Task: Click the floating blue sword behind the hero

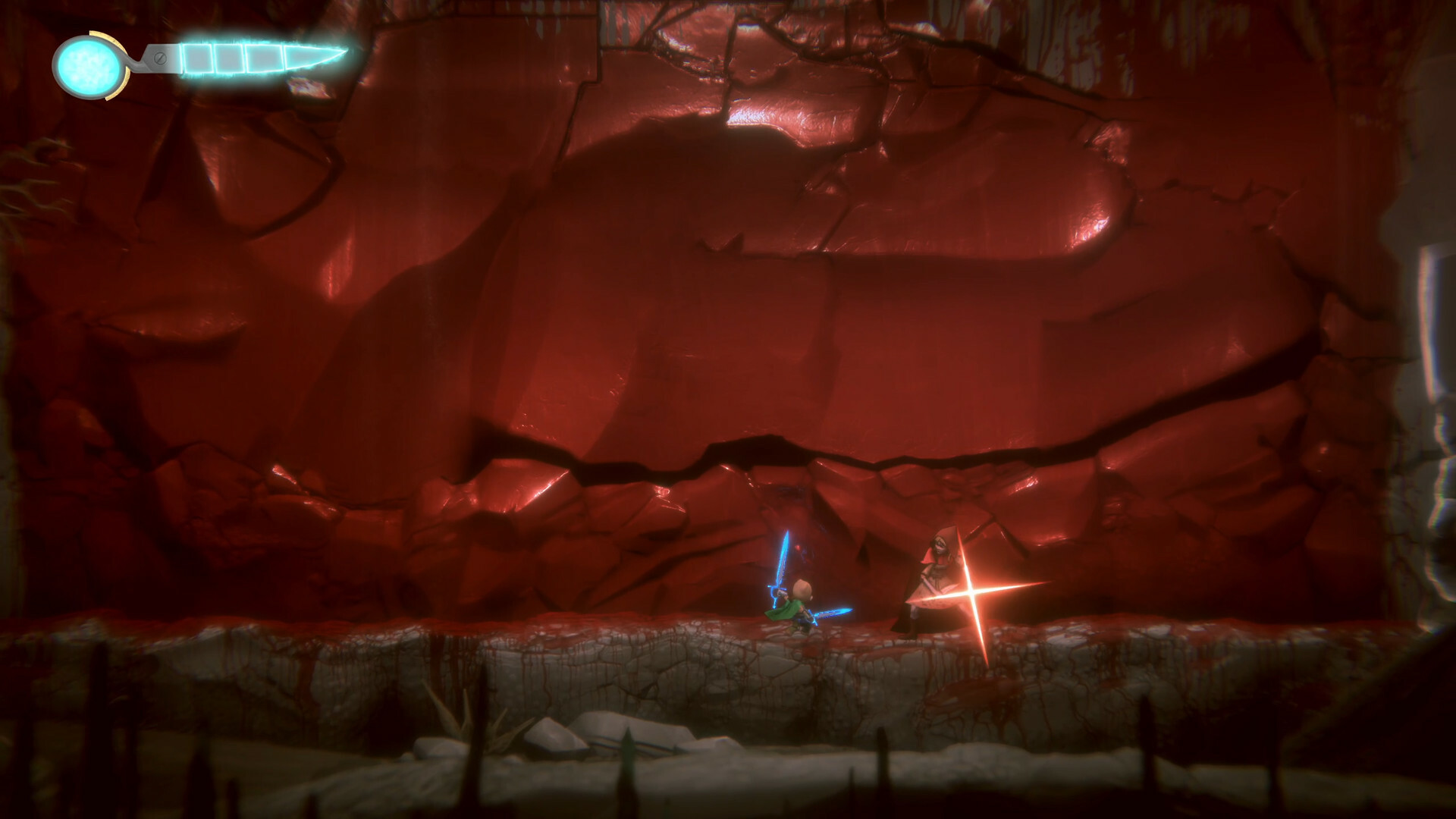Action: pos(830,613)
